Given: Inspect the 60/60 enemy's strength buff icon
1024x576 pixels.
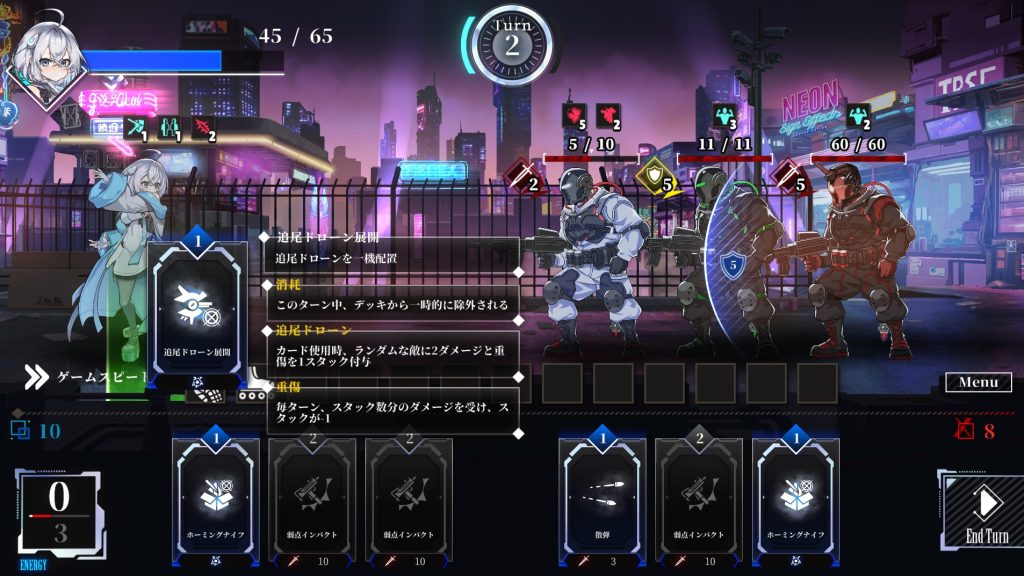Looking at the screenshot, I should (858, 116).
